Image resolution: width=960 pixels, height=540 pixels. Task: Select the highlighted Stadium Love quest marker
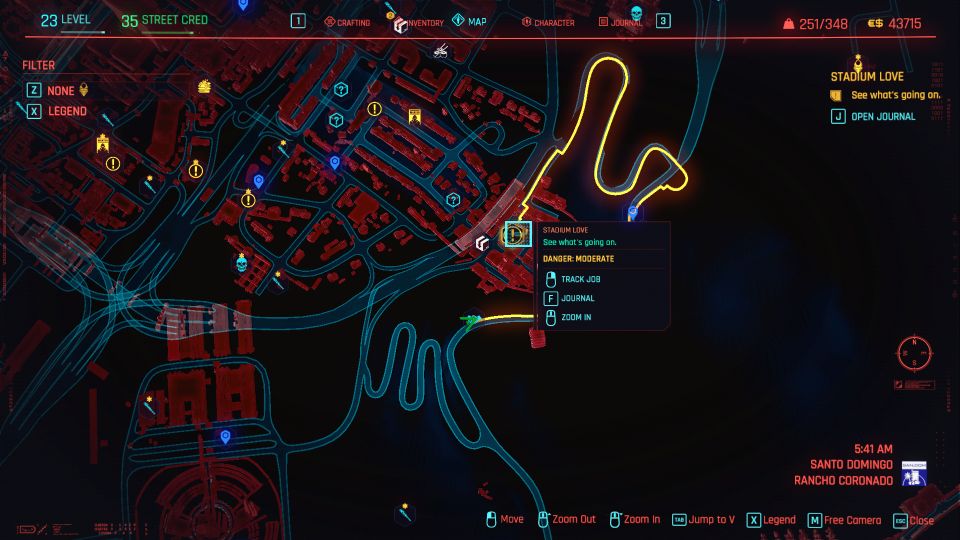click(x=516, y=234)
